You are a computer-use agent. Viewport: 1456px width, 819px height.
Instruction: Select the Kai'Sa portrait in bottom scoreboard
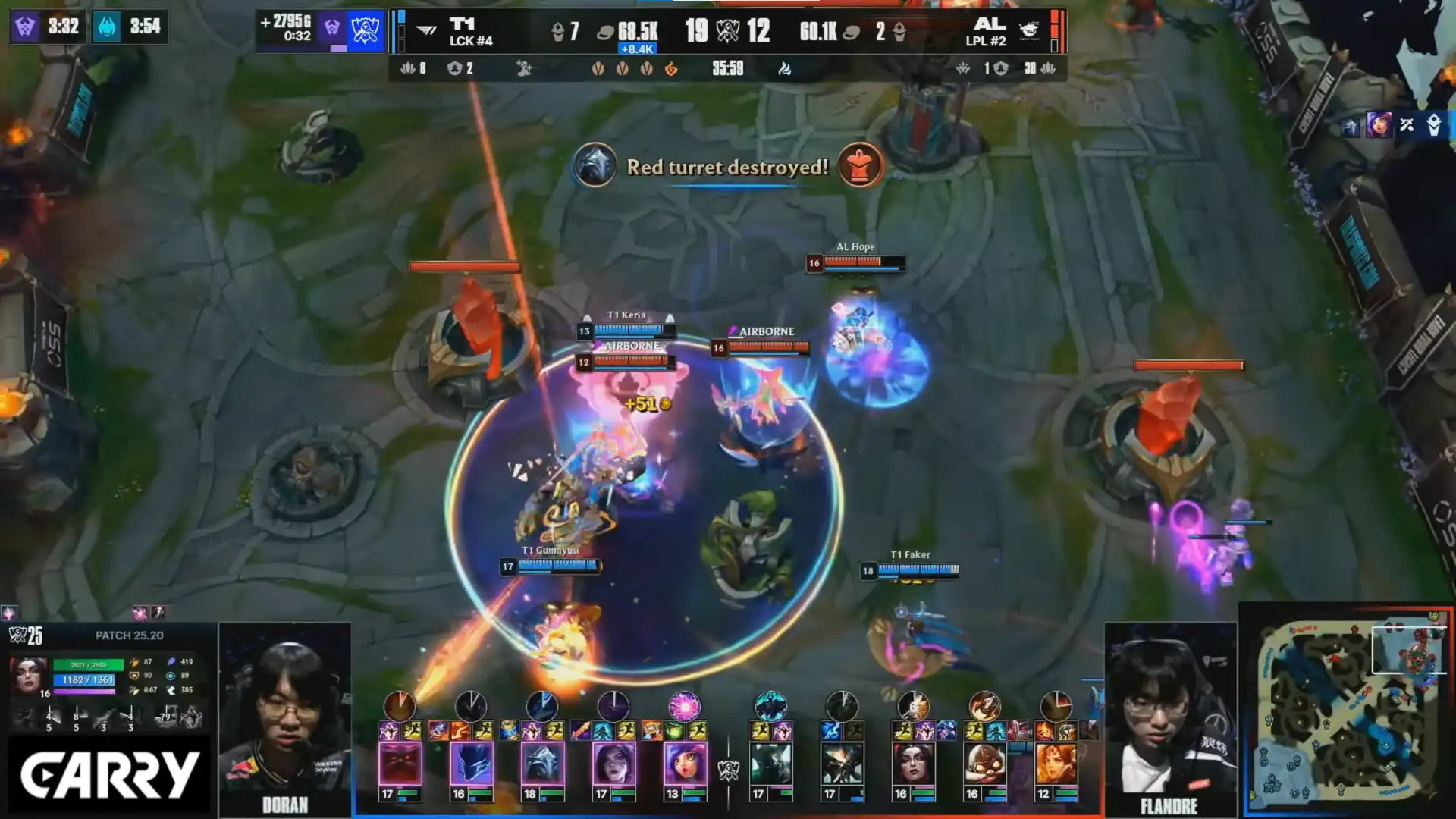point(613,764)
